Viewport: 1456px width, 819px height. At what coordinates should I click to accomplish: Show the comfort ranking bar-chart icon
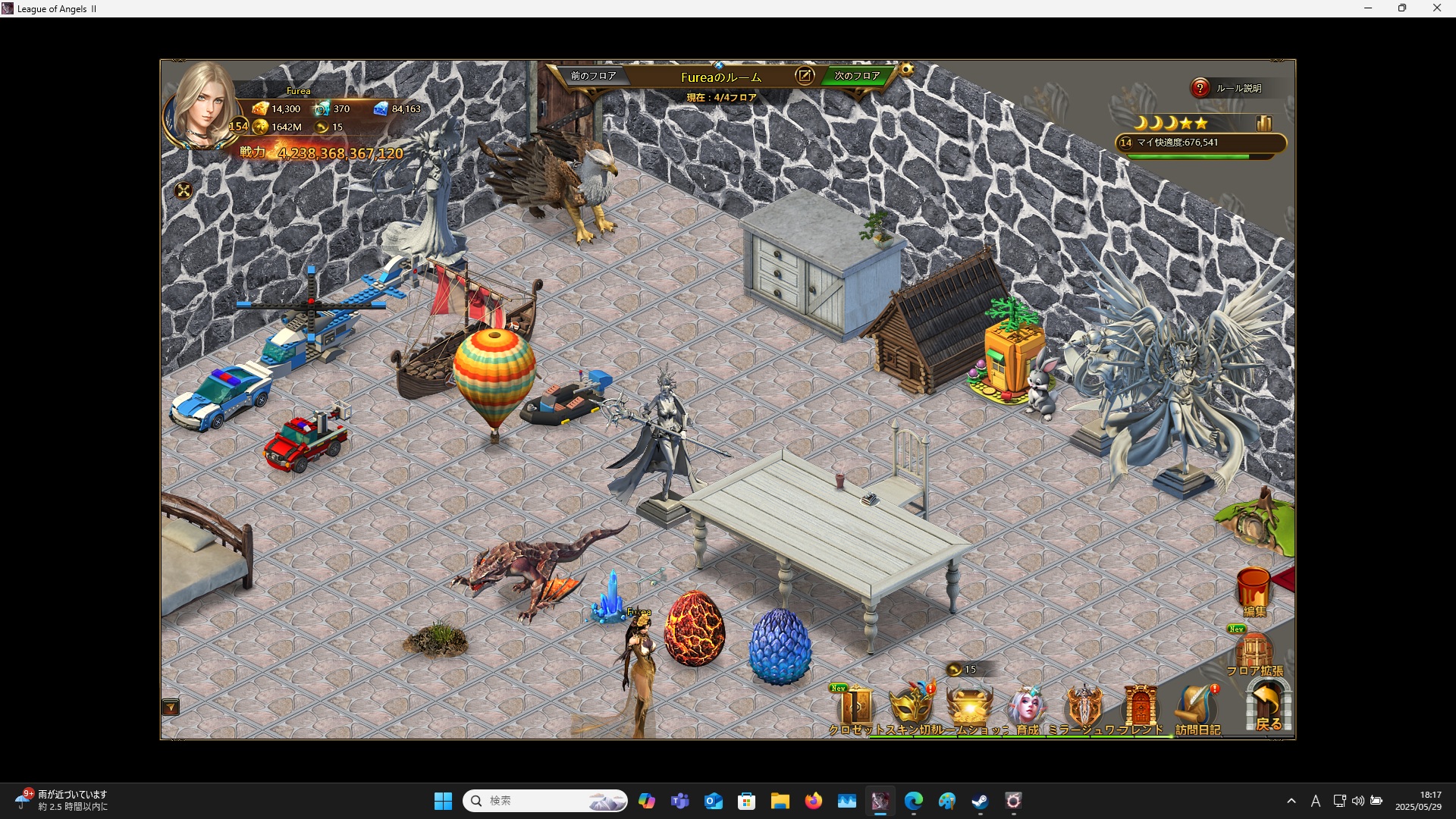click(x=1263, y=123)
